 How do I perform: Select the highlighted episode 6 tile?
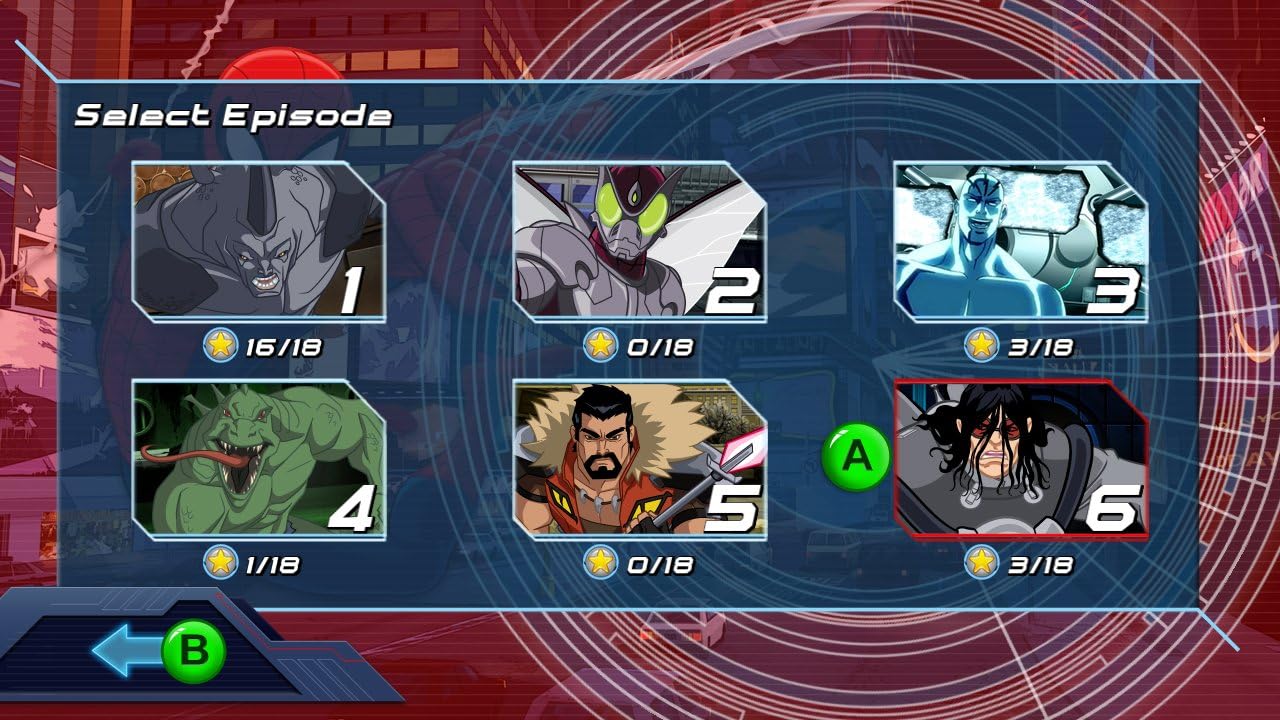coord(1020,459)
